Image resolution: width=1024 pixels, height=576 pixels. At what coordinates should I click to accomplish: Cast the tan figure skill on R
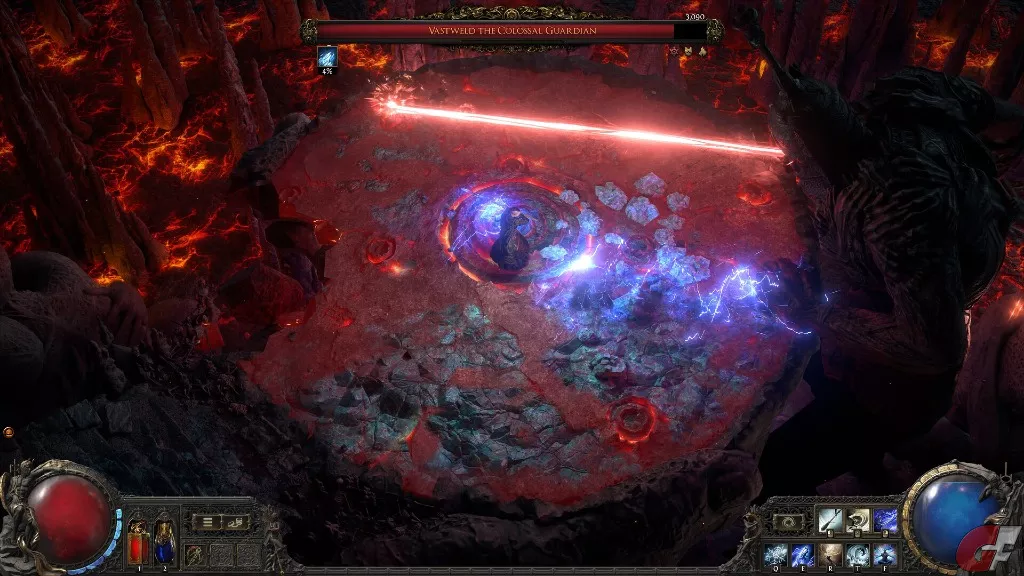click(x=829, y=554)
